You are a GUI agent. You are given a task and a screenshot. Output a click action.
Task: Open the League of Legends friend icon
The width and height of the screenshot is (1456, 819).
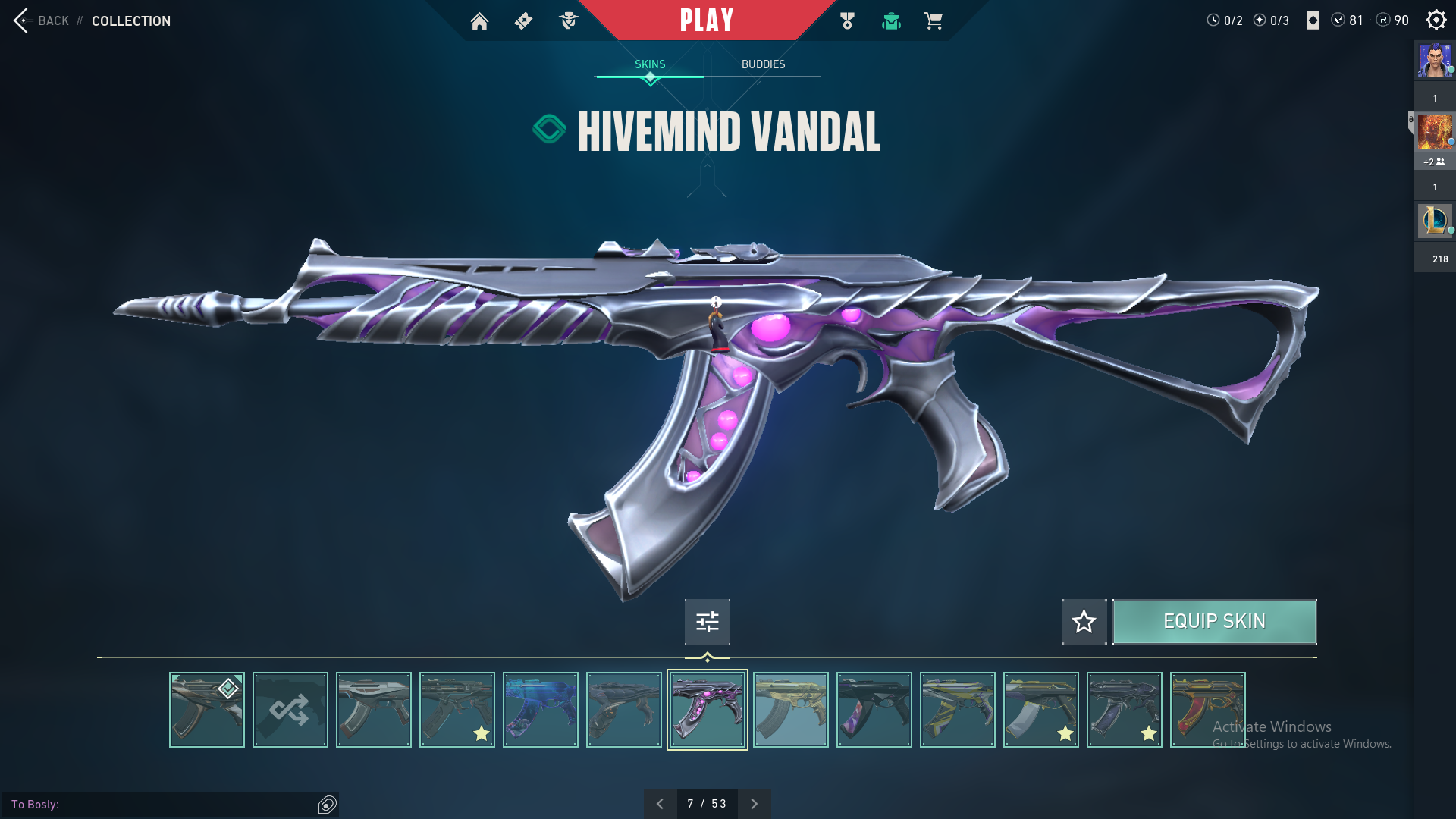(x=1435, y=221)
